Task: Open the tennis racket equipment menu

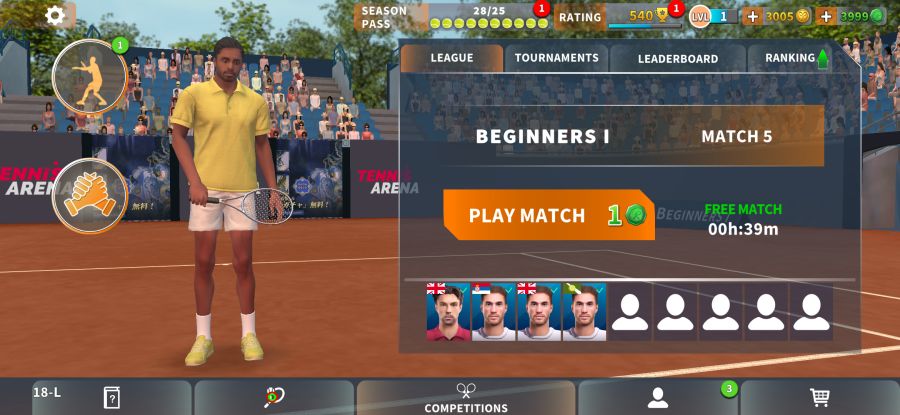Action: [x=274, y=397]
